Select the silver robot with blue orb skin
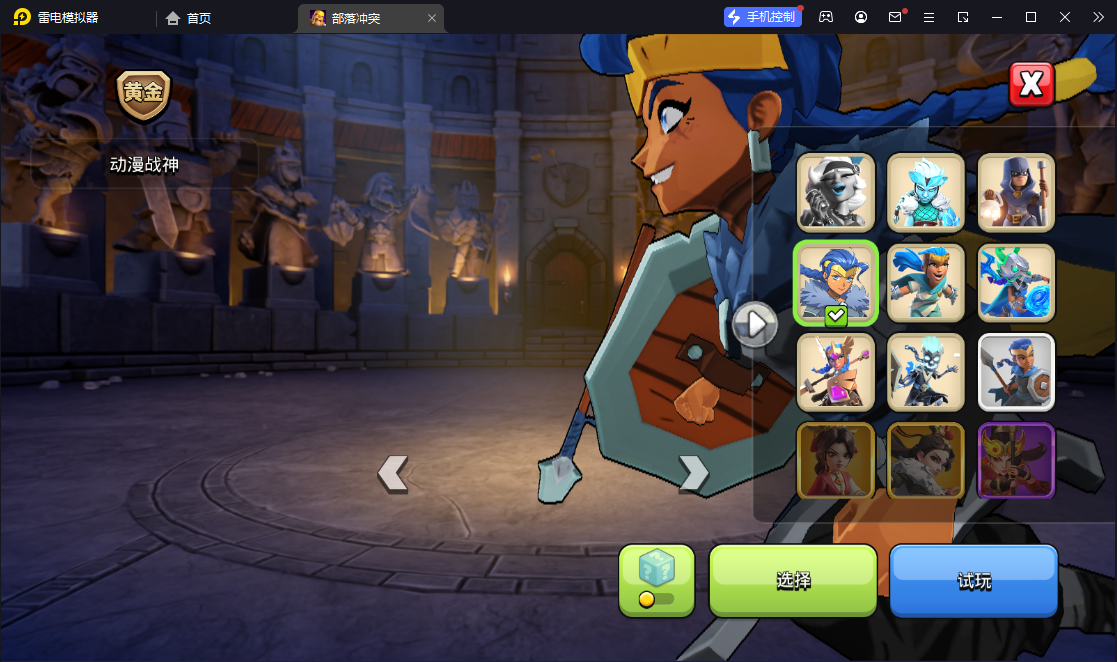 point(1016,282)
